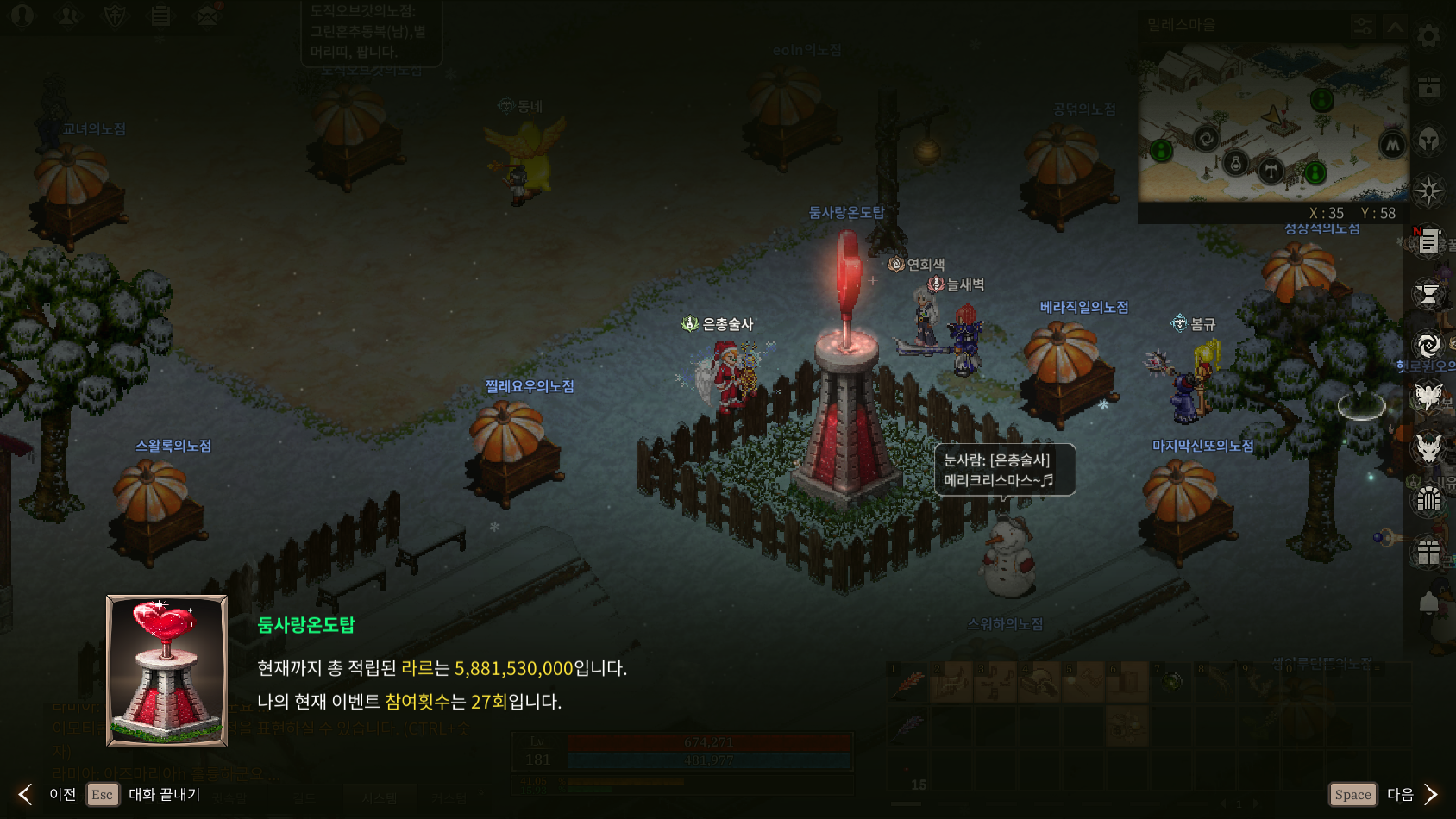Open the gear settings icon

coord(1428,35)
